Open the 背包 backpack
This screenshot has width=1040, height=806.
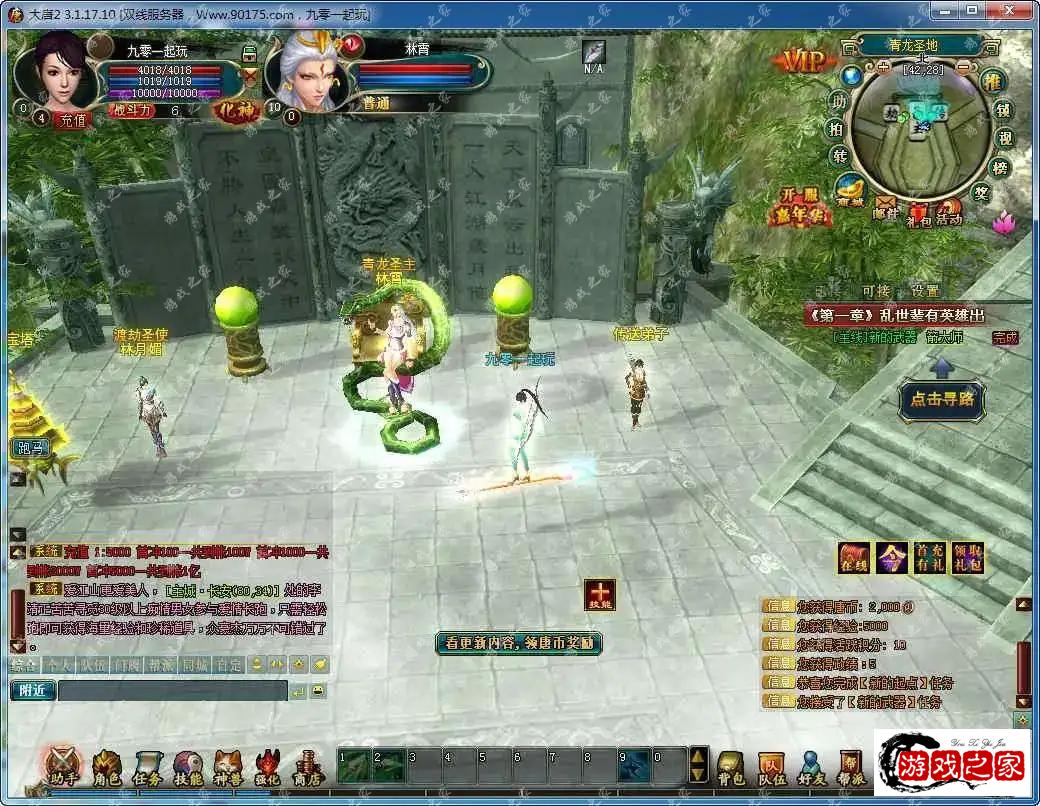tap(732, 766)
